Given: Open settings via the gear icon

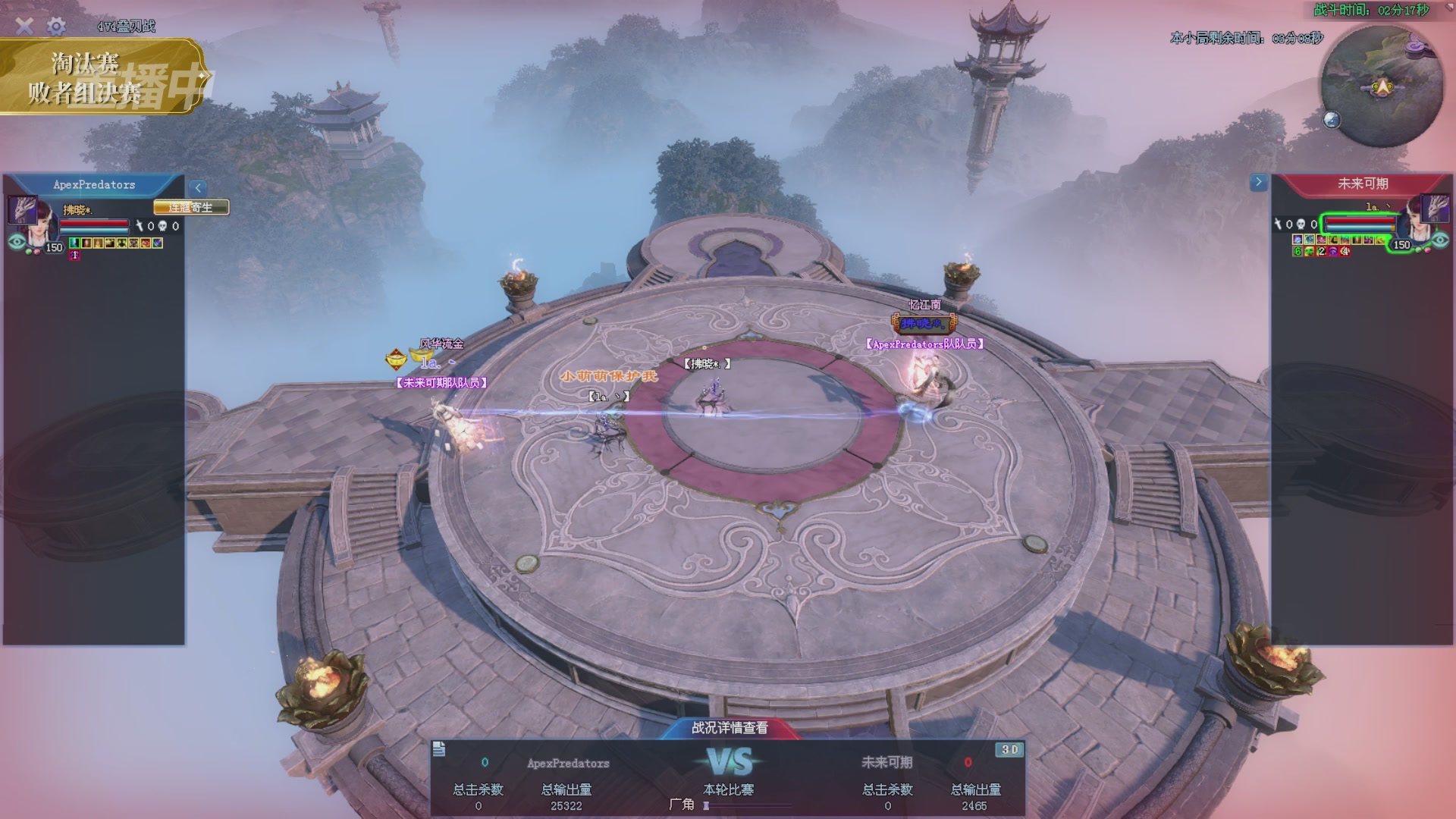Looking at the screenshot, I should pos(56,27).
